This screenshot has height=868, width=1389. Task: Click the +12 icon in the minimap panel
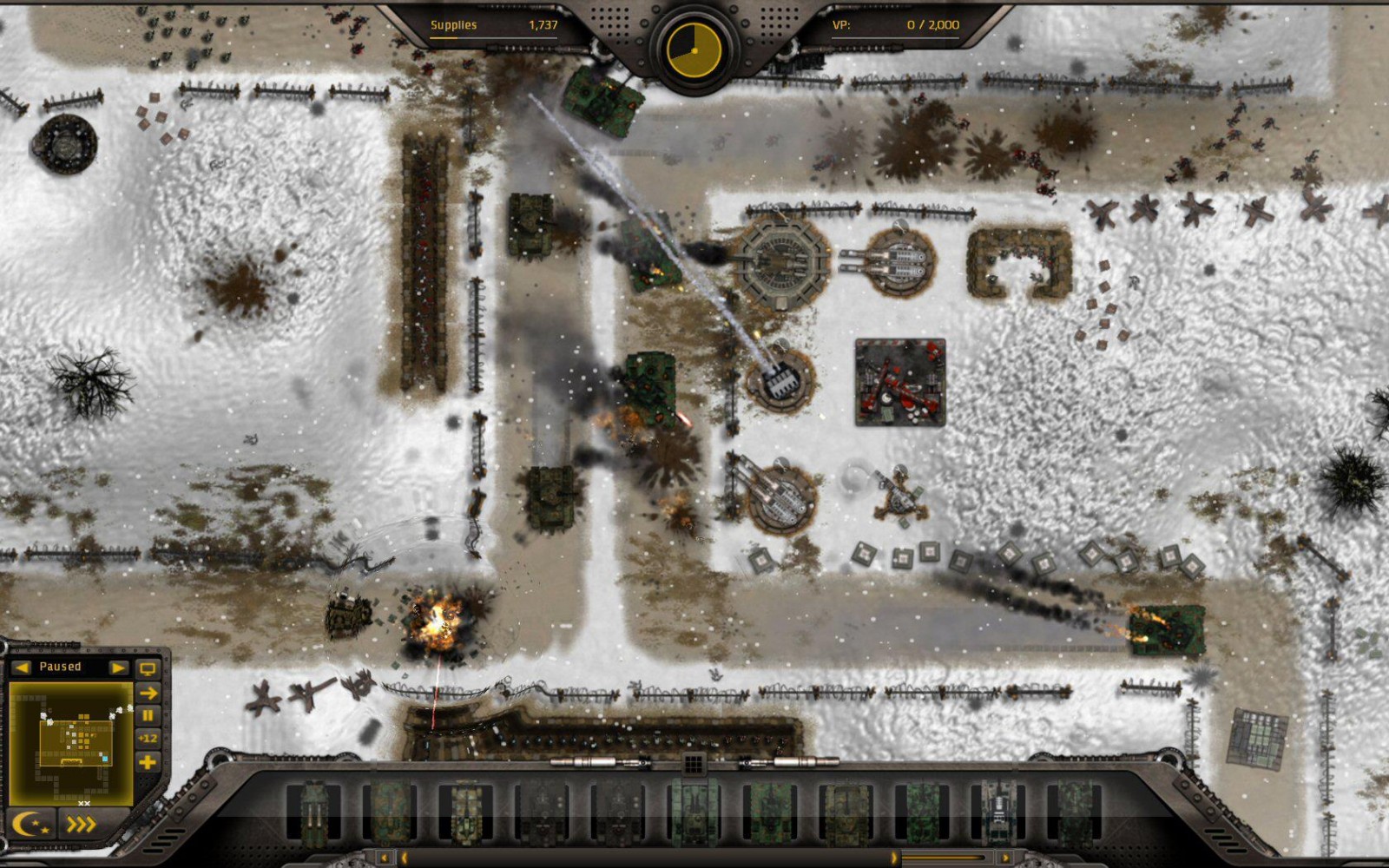[x=148, y=737]
